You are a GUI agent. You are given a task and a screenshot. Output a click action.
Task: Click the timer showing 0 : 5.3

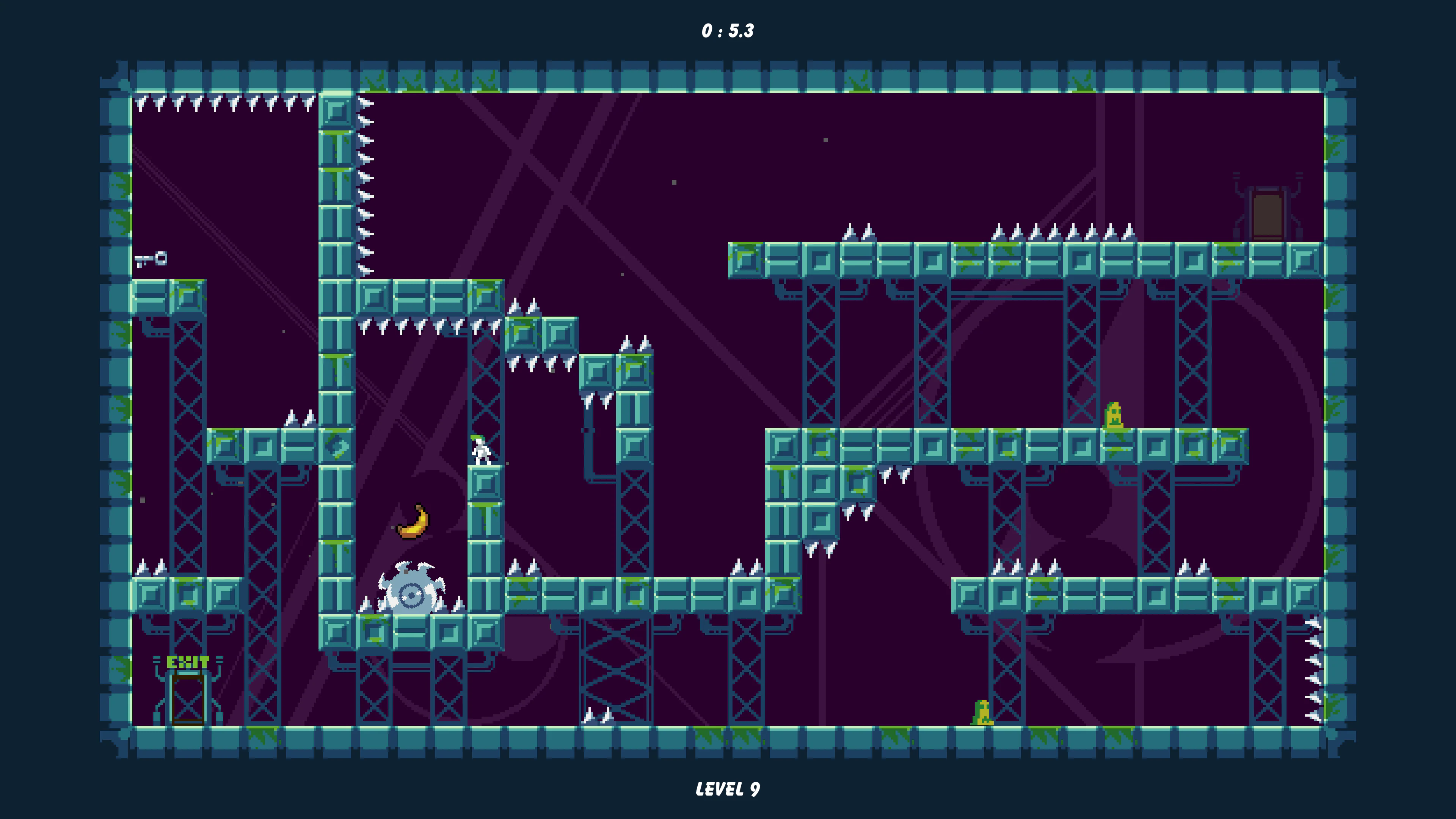tap(728, 31)
